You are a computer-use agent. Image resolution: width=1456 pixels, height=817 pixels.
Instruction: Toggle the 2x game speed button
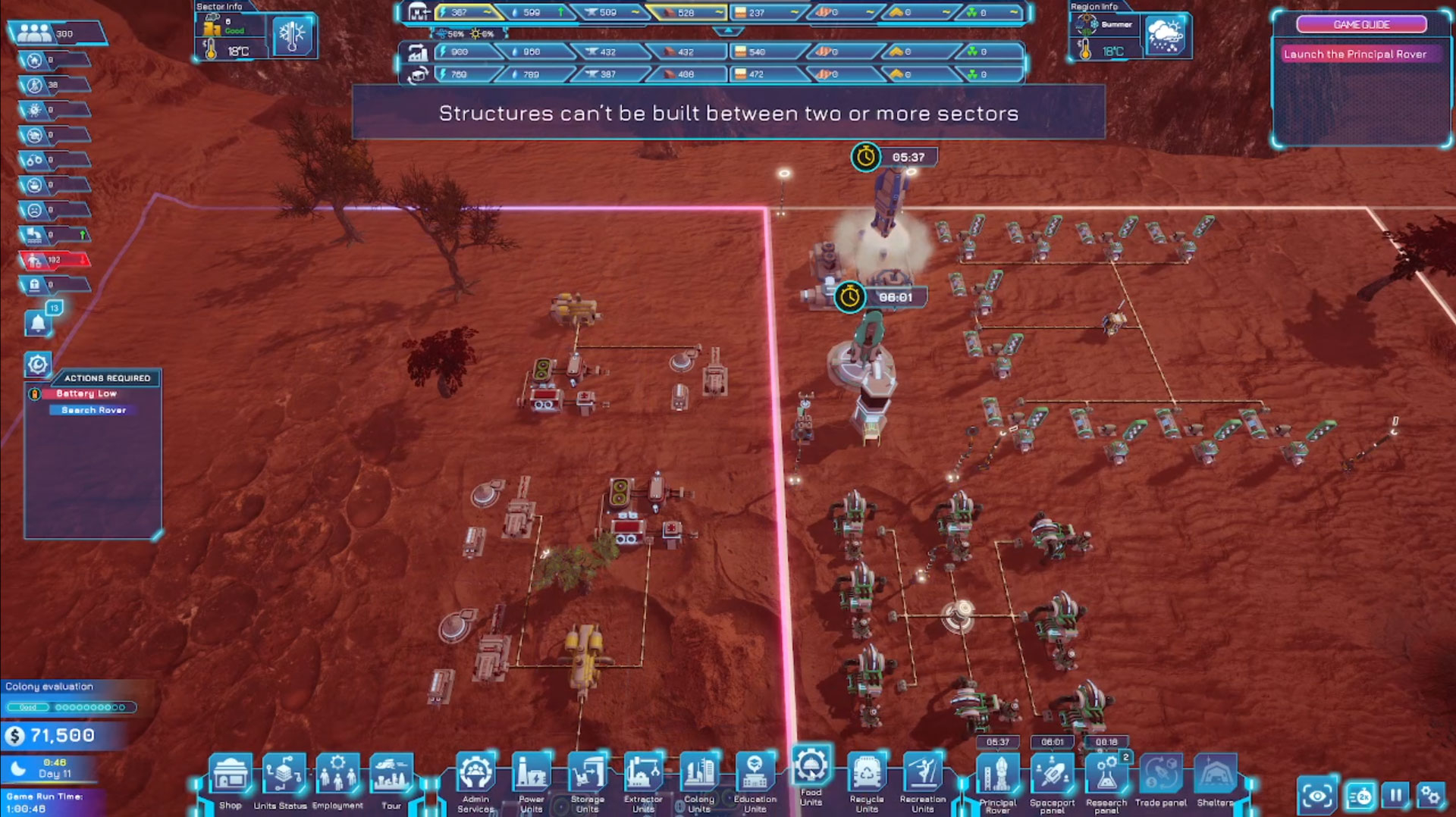(1360, 797)
